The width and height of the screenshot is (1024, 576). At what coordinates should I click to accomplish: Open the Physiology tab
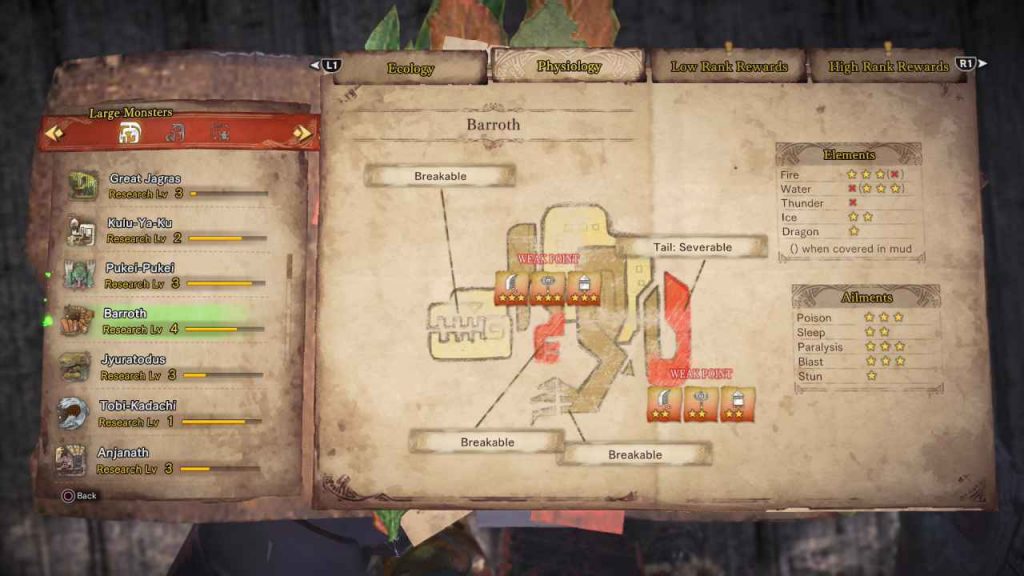click(568, 67)
